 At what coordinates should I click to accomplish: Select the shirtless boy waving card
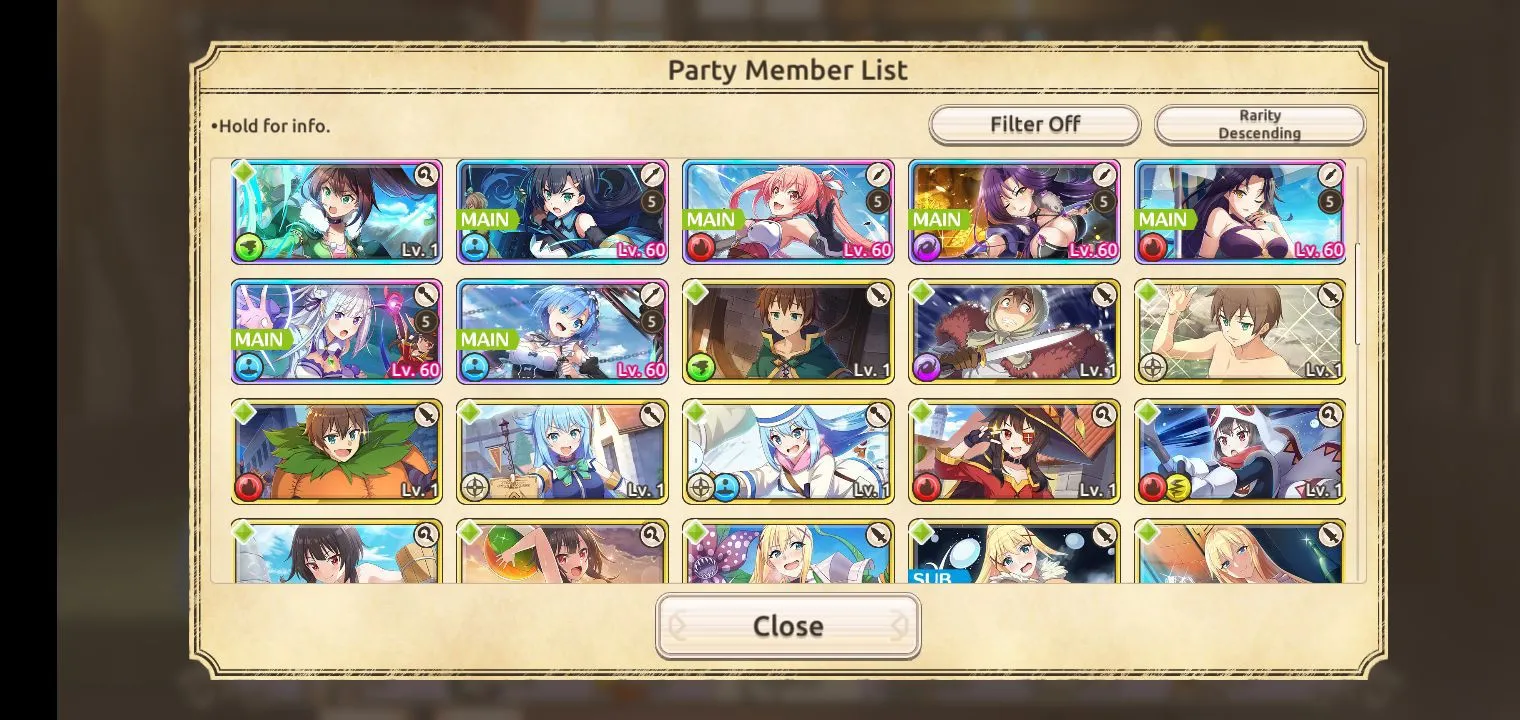(1240, 331)
